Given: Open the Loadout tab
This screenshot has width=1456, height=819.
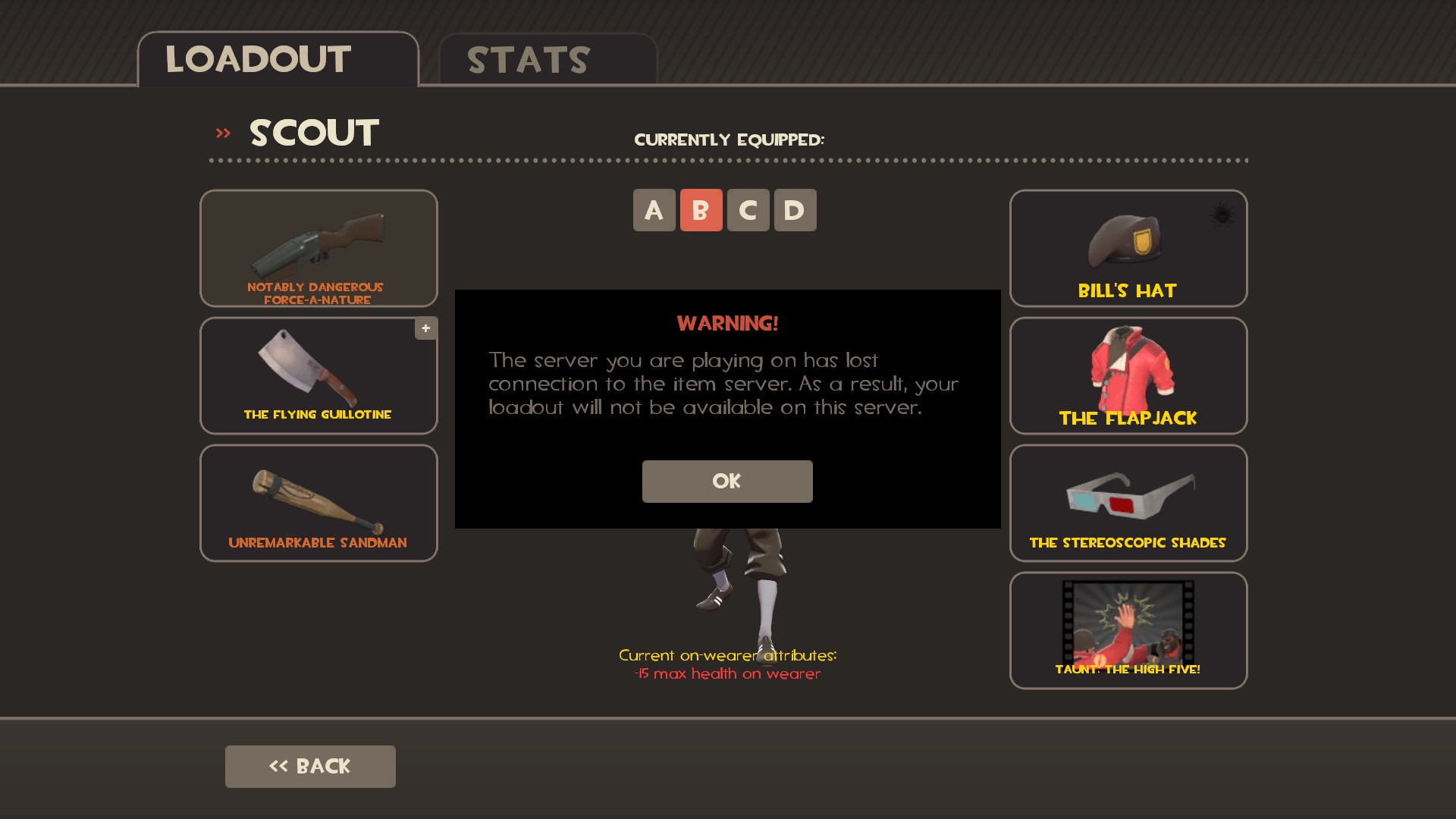Looking at the screenshot, I should [x=278, y=60].
